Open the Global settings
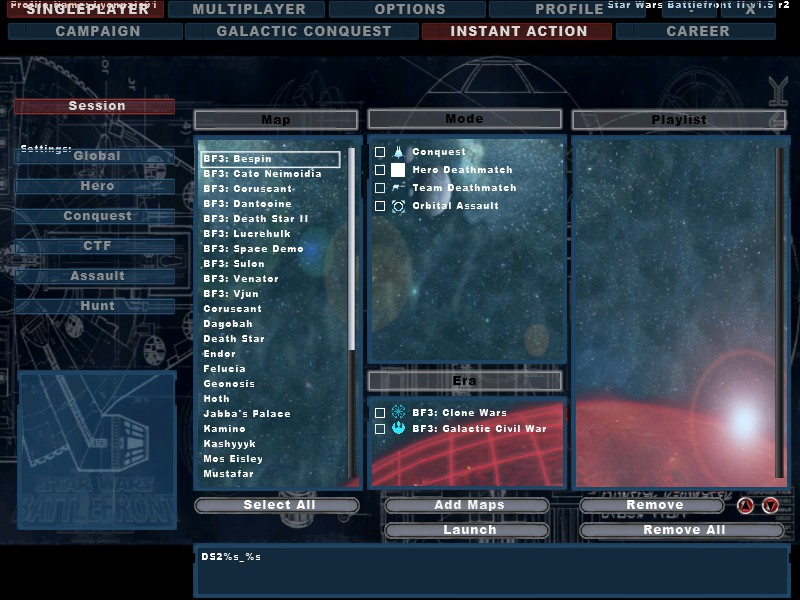800x600 pixels. tap(96, 156)
